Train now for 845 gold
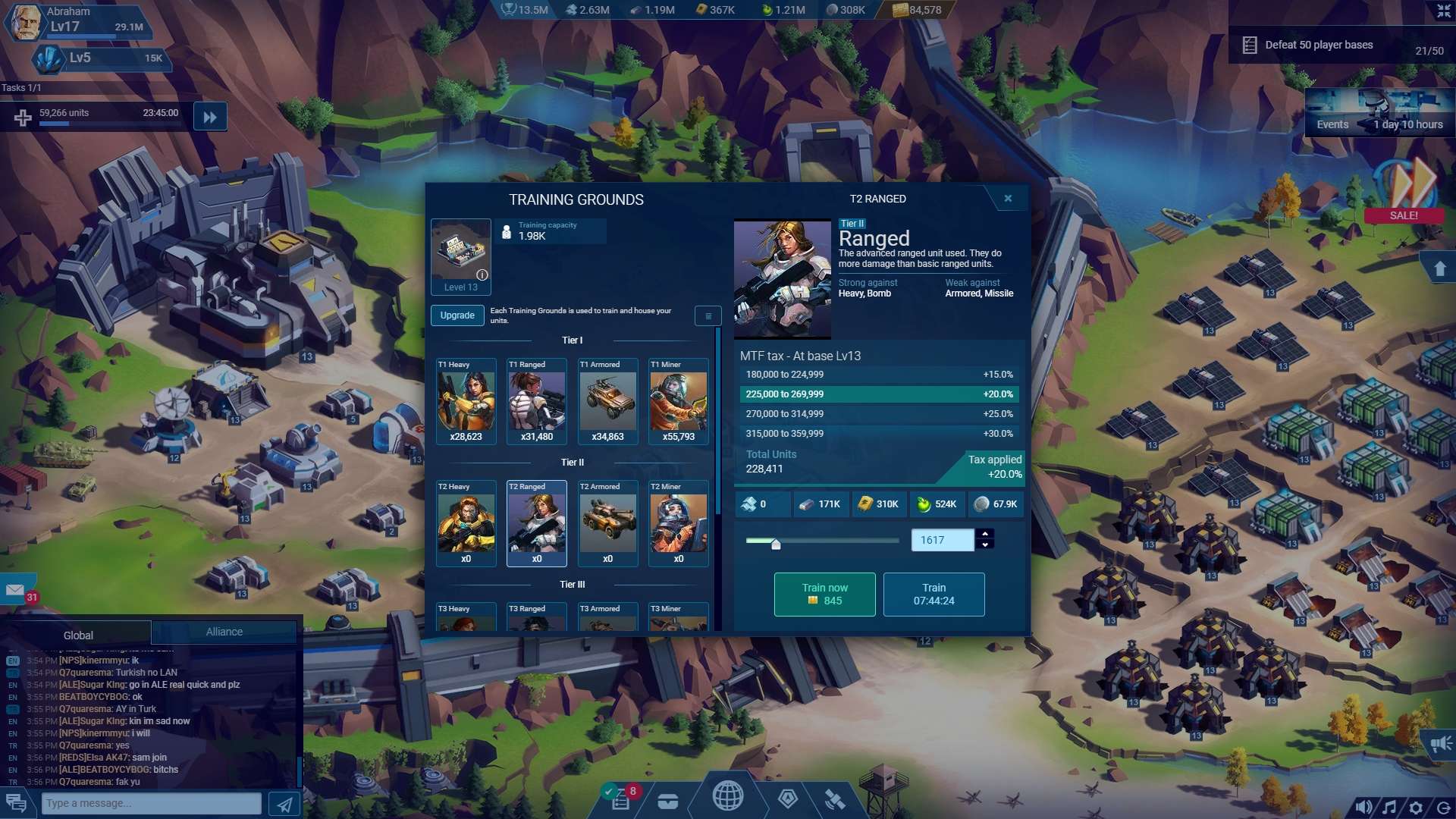Viewport: 1456px width, 819px height. 824,595
